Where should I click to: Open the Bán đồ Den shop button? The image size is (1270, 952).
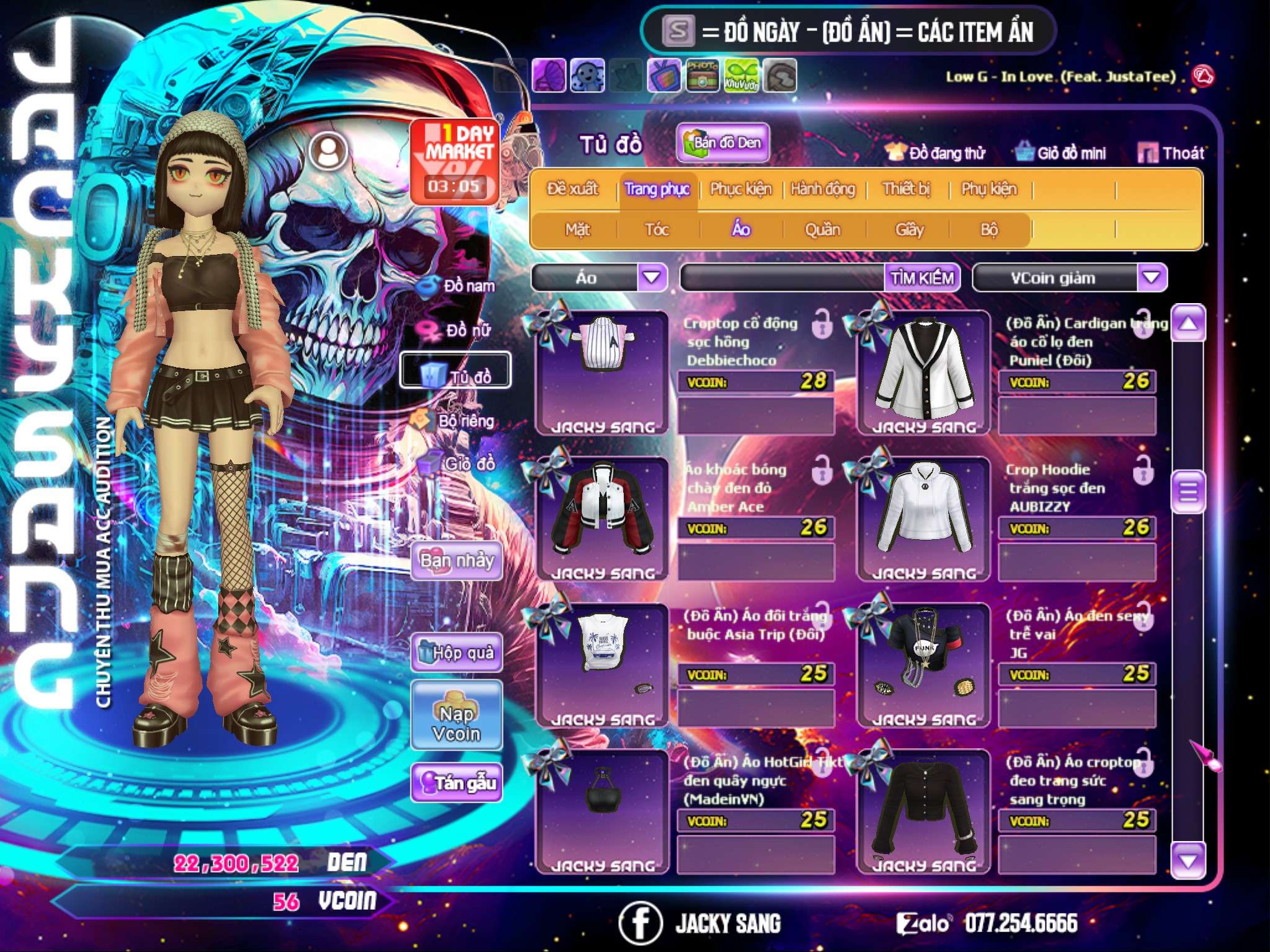coord(722,143)
